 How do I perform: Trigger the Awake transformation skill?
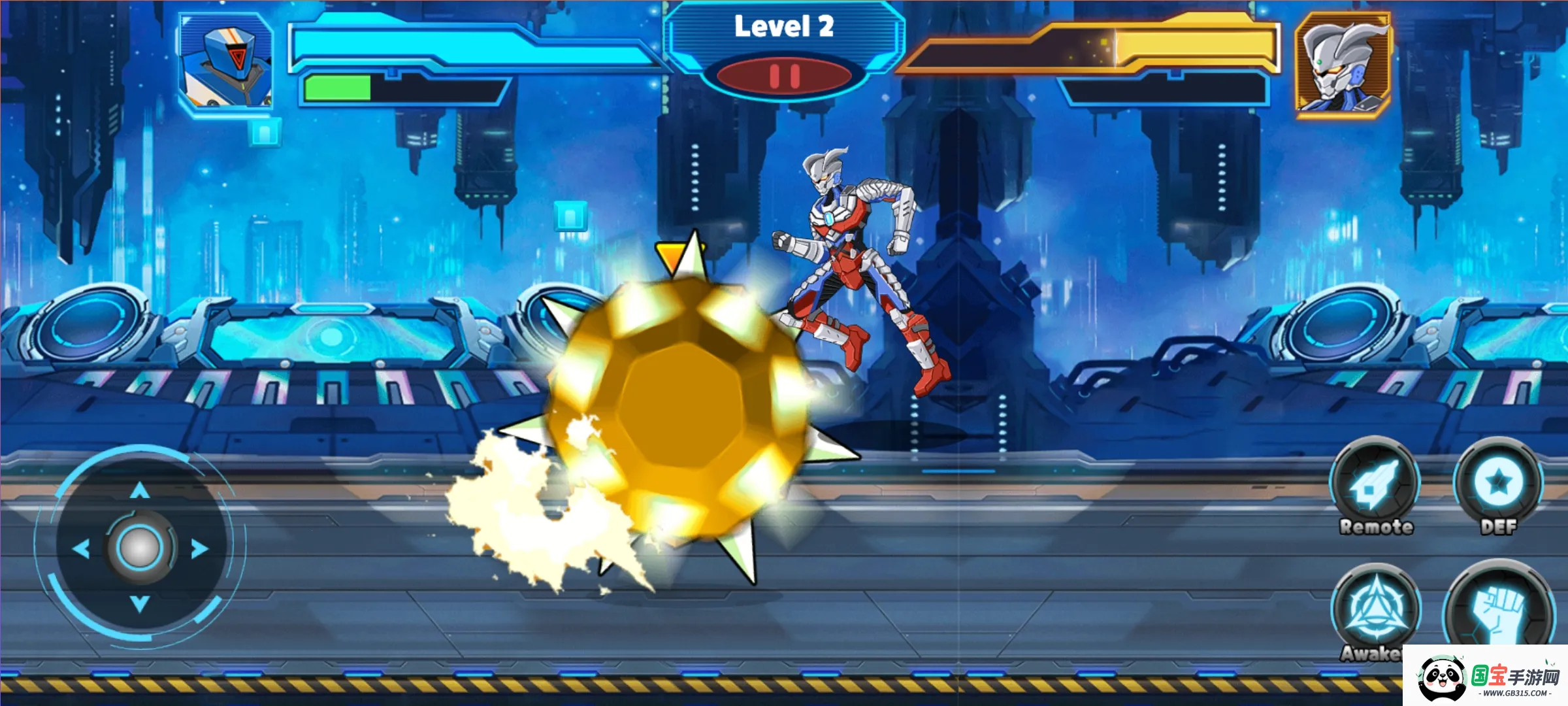point(1375,609)
